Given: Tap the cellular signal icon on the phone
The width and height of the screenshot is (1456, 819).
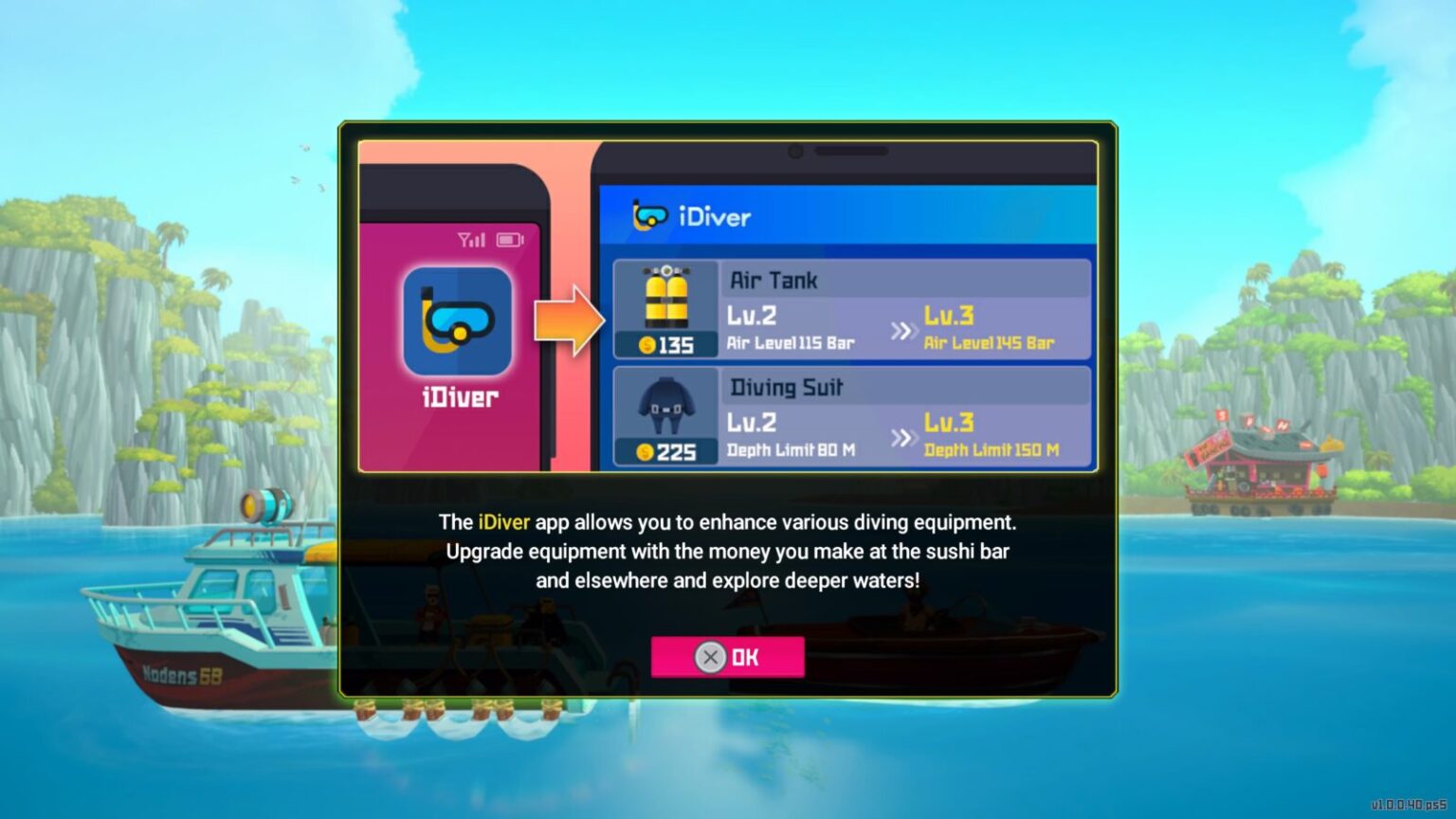Looking at the screenshot, I should tap(471, 241).
